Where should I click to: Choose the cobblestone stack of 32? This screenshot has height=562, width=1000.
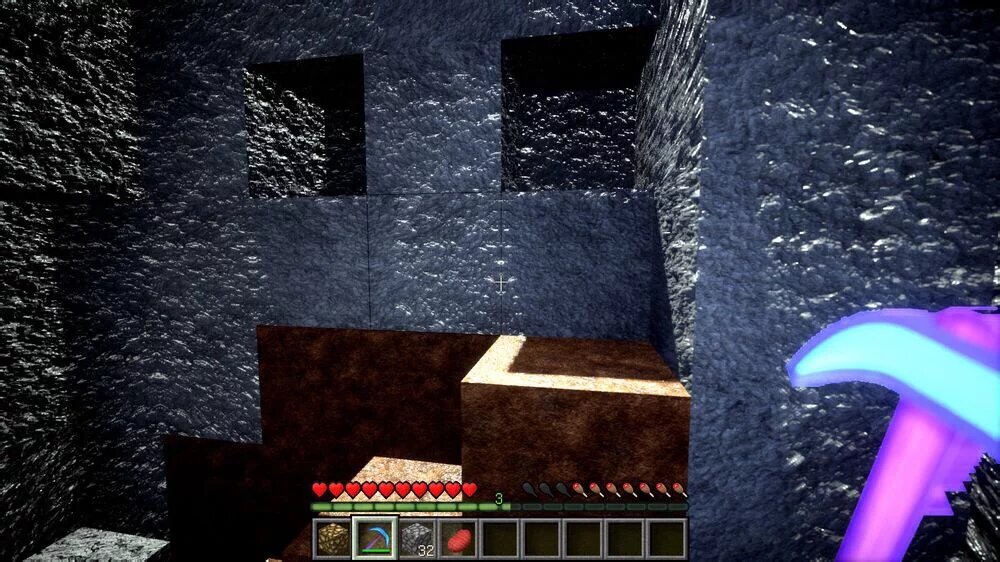[x=417, y=538]
